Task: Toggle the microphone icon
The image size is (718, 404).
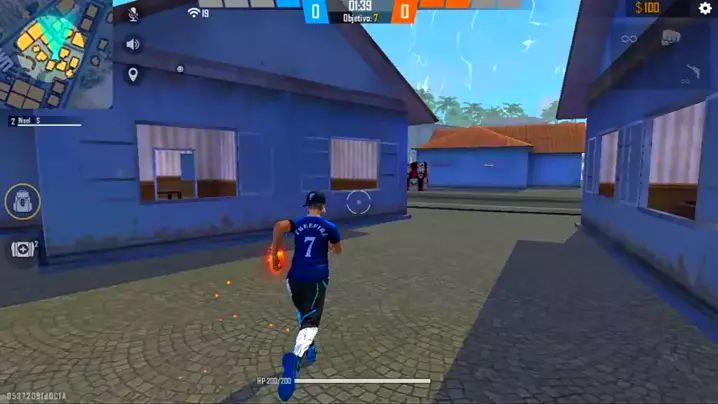Action: pyautogui.click(x=133, y=14)
